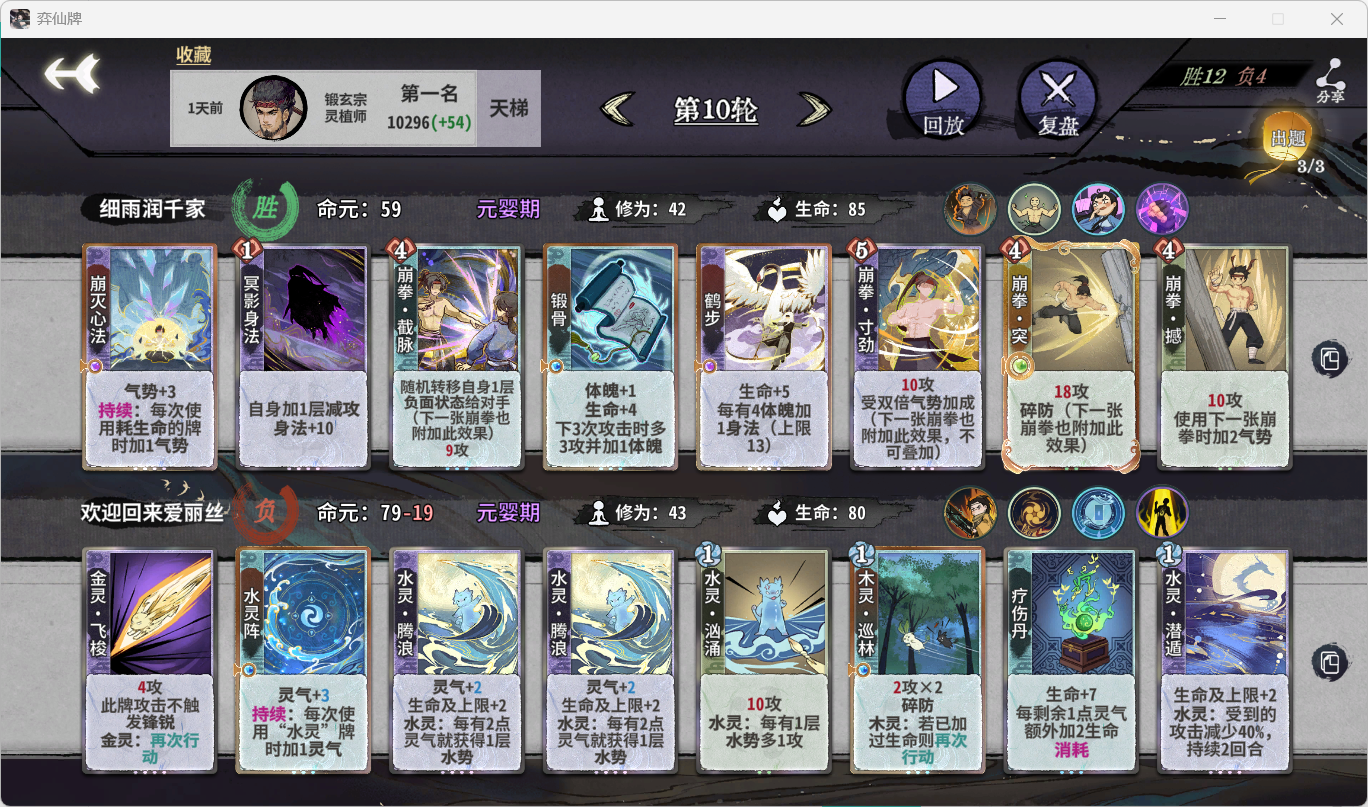Click the purple fist talent icon in the top row
This screenshot has height=807, width=1368.
point(1163,209)
